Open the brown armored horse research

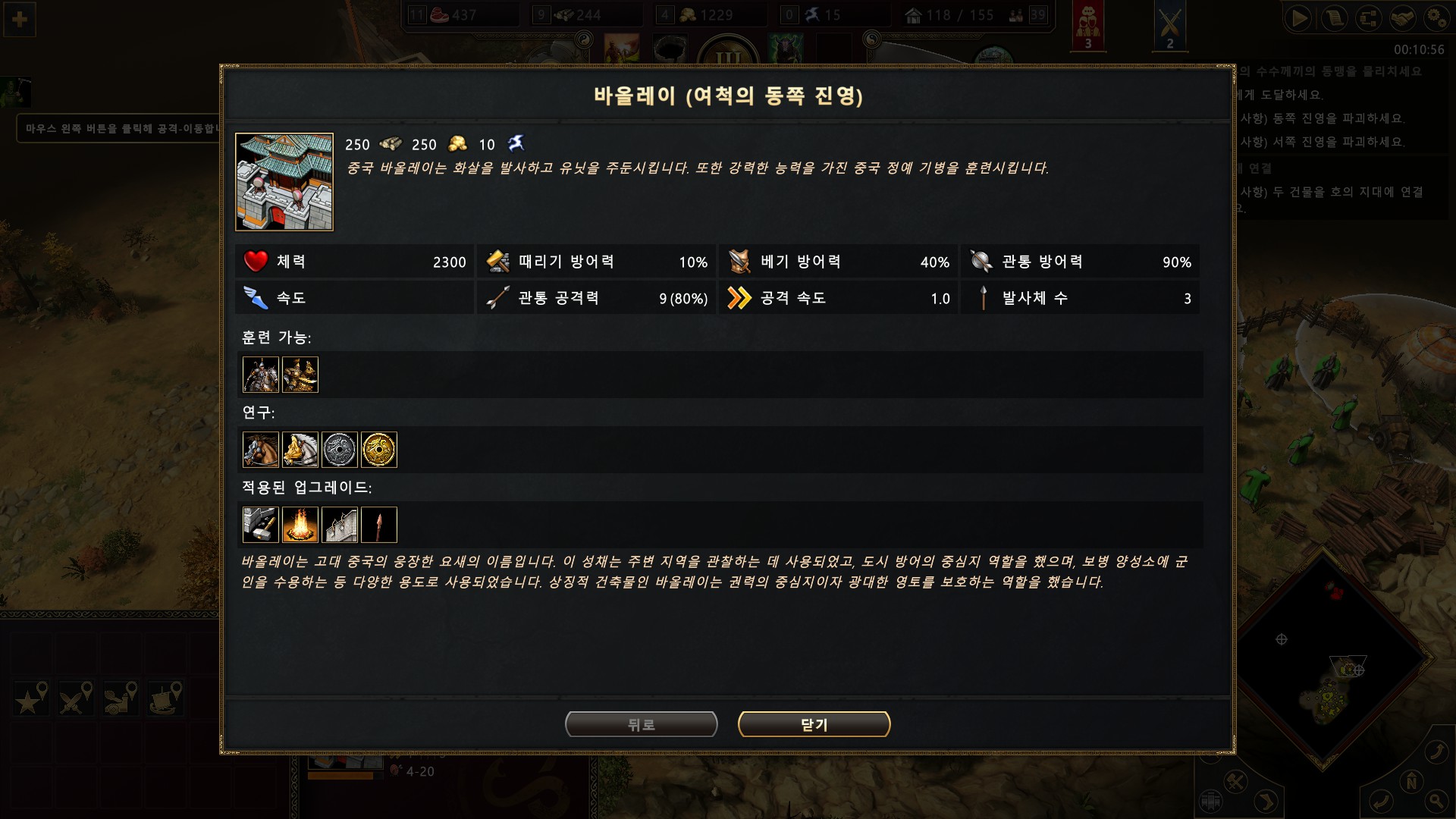click(x=261, y=450)
